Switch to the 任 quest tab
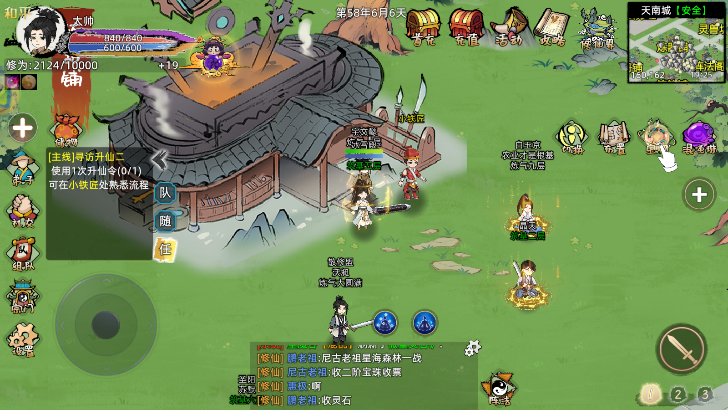Screen dimensions: 728x410 165,248
